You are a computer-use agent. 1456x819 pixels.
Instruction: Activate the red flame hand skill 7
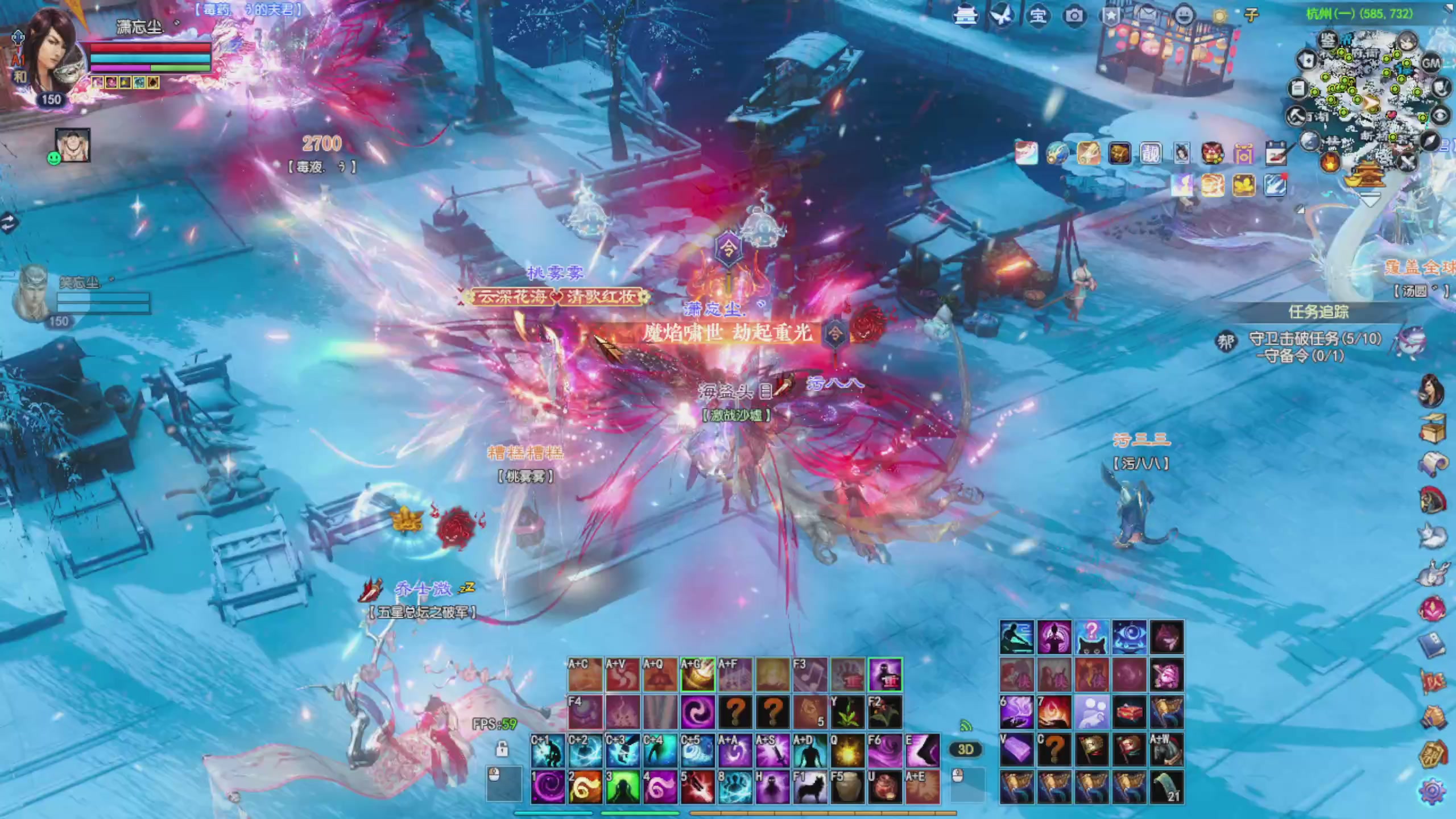click(x=1054, y=713)
